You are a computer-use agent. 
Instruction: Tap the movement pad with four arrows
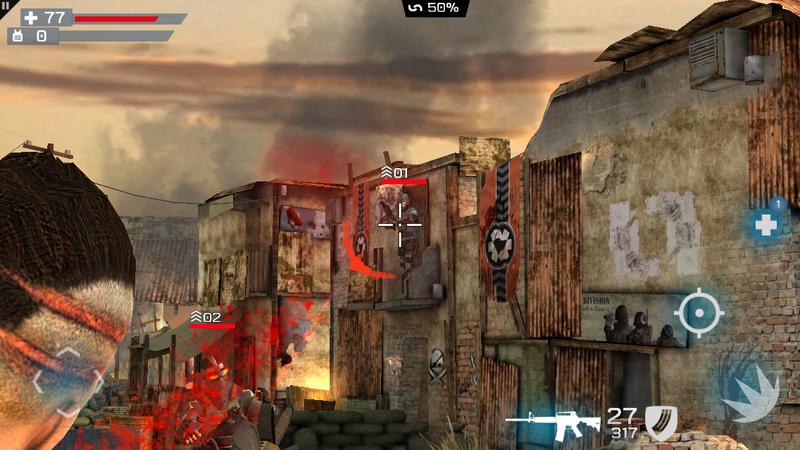[67, 381]
